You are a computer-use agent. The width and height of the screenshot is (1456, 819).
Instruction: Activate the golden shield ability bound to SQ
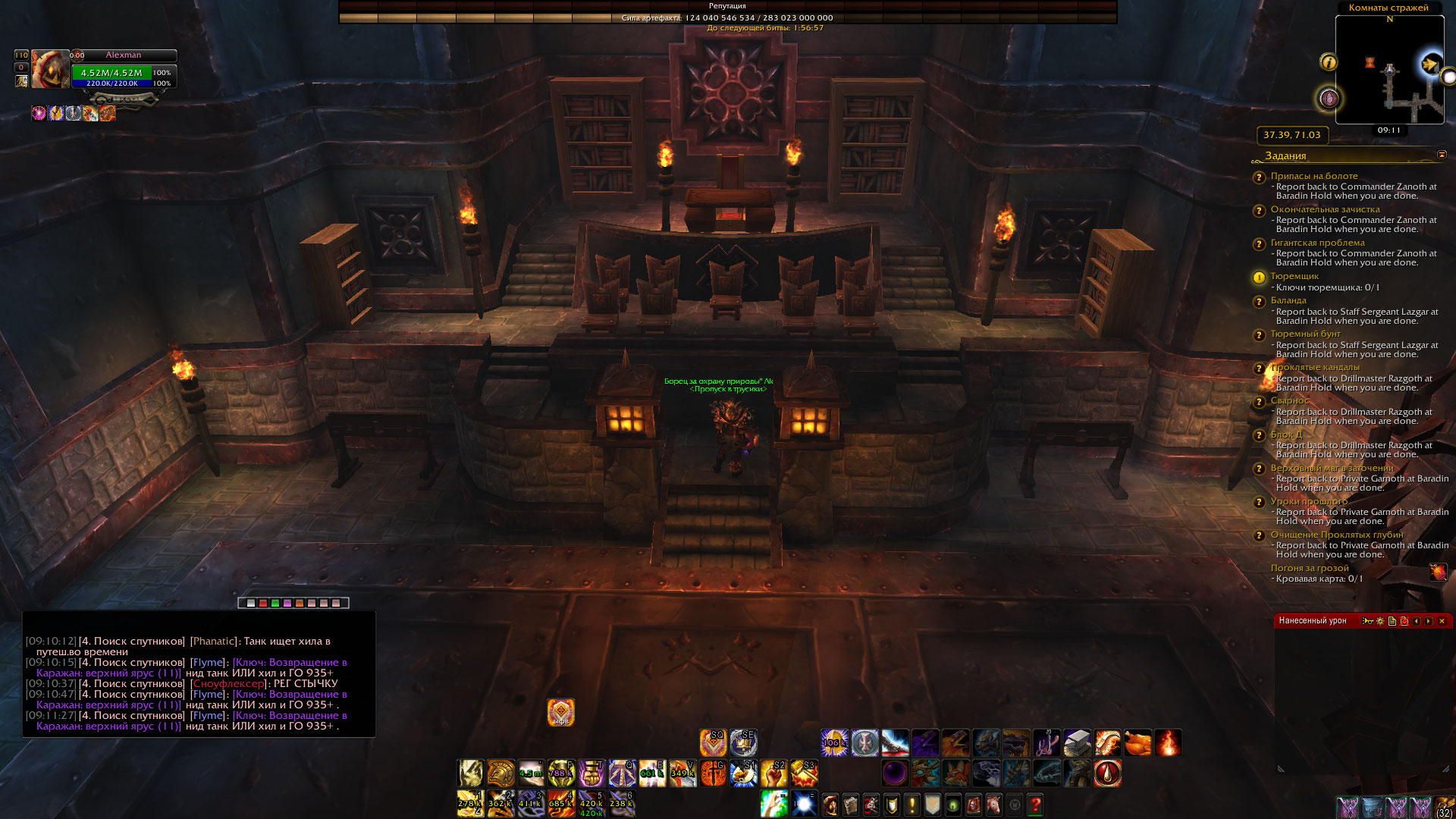(713, 743)
